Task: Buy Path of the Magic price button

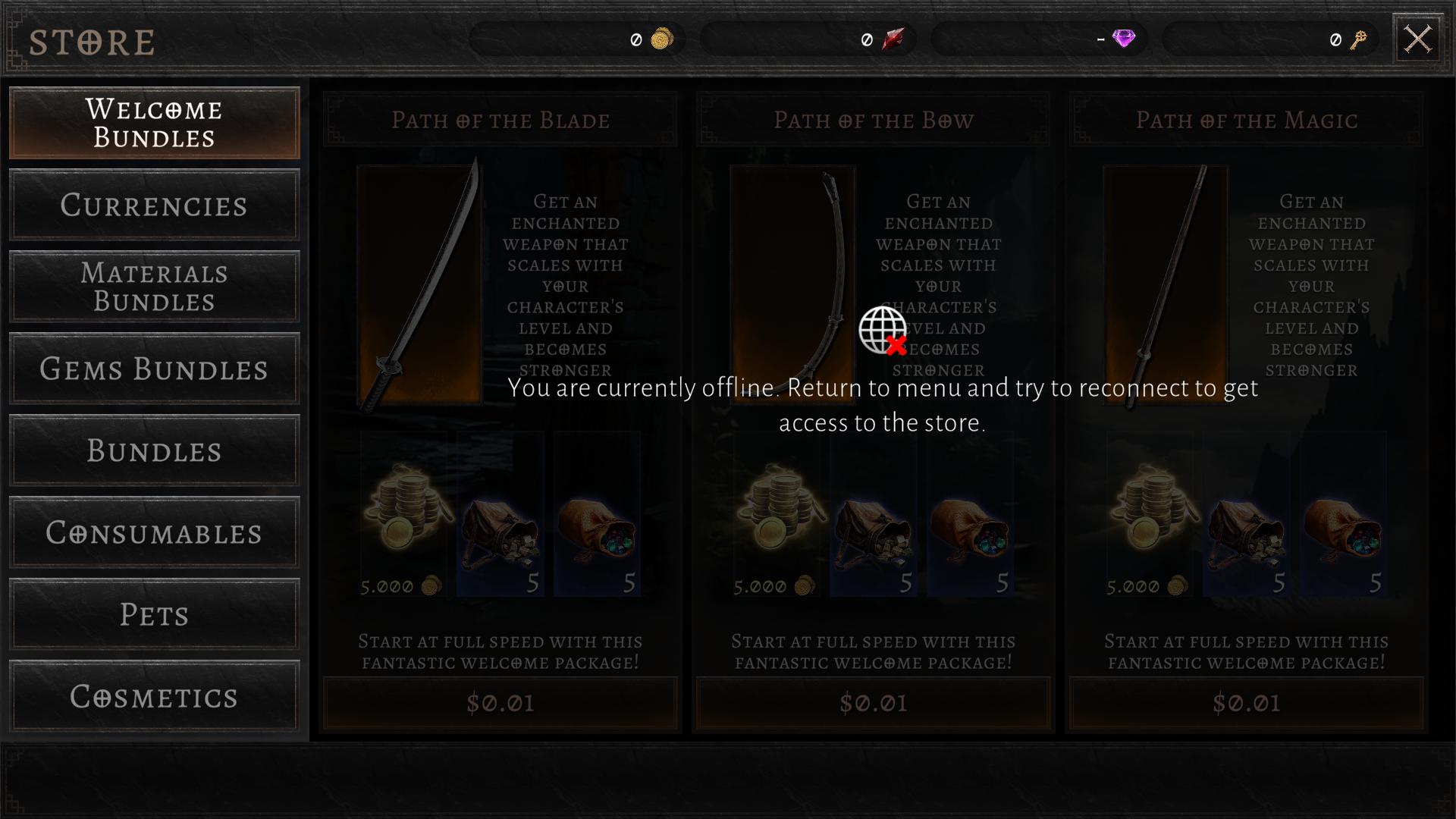Action: (x=1247, y=703)
